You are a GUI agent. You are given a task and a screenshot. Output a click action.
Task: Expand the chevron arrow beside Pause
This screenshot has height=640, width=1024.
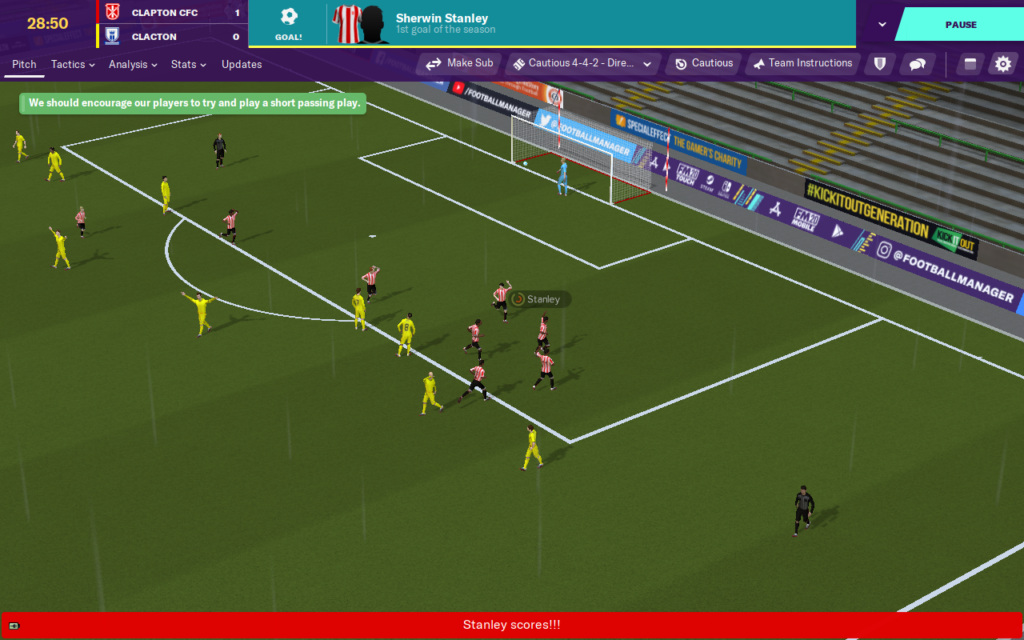[882, 24]
